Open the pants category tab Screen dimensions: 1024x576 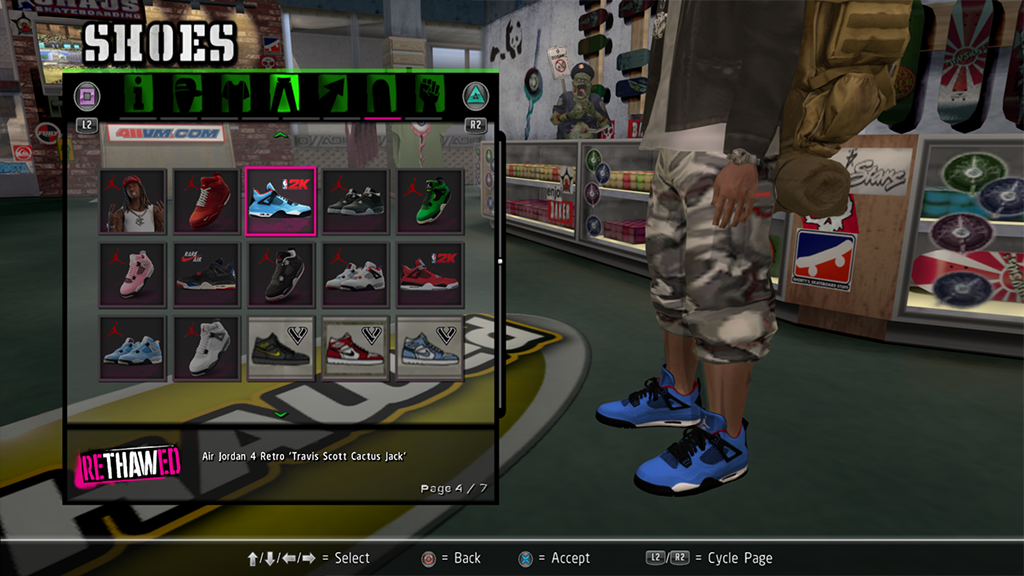tap(284, 96)
